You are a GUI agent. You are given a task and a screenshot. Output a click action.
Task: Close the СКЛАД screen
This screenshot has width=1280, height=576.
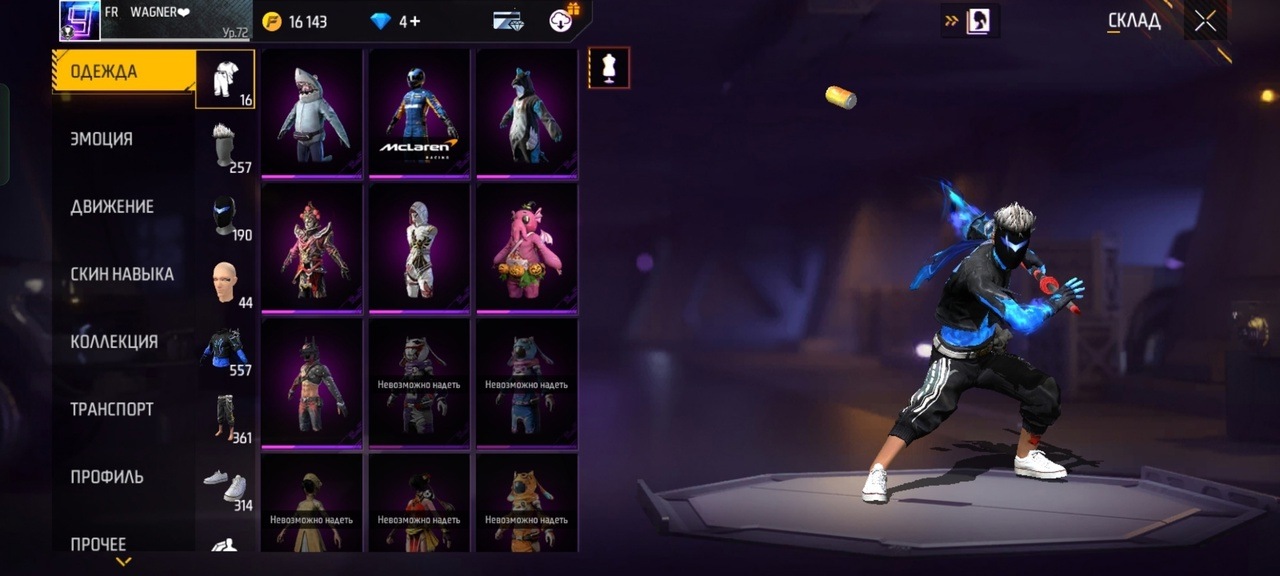(x=1205, y=21)
